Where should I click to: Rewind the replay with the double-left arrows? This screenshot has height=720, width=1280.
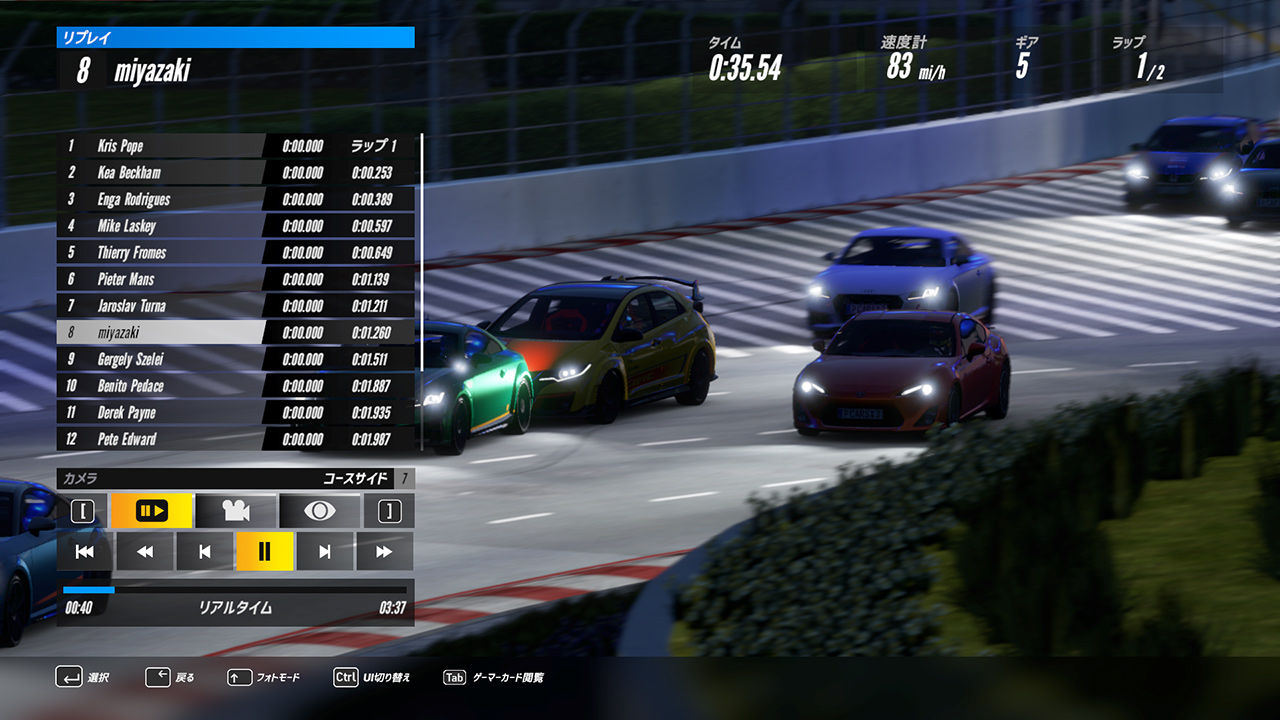(x=145, y=551)
